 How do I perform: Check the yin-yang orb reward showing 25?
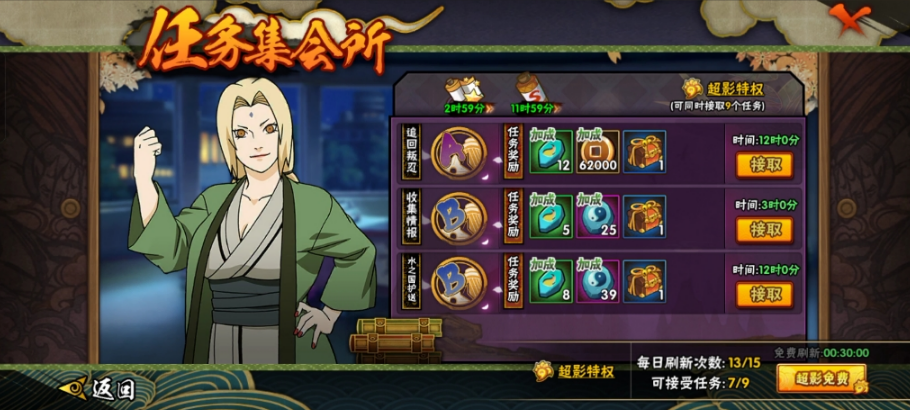(x=597, y=217)
